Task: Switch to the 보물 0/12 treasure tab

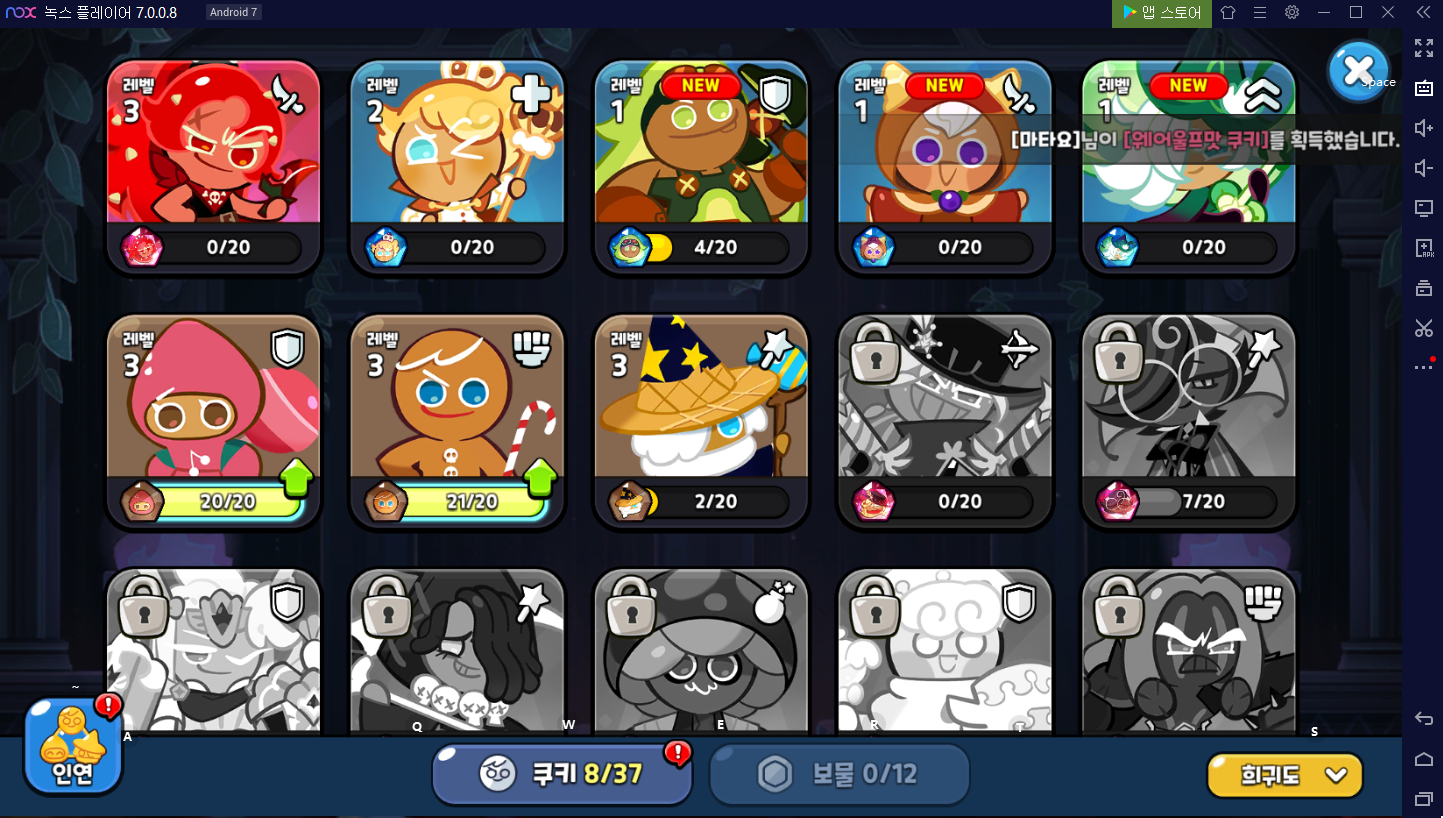Action: tap(840, 773)
